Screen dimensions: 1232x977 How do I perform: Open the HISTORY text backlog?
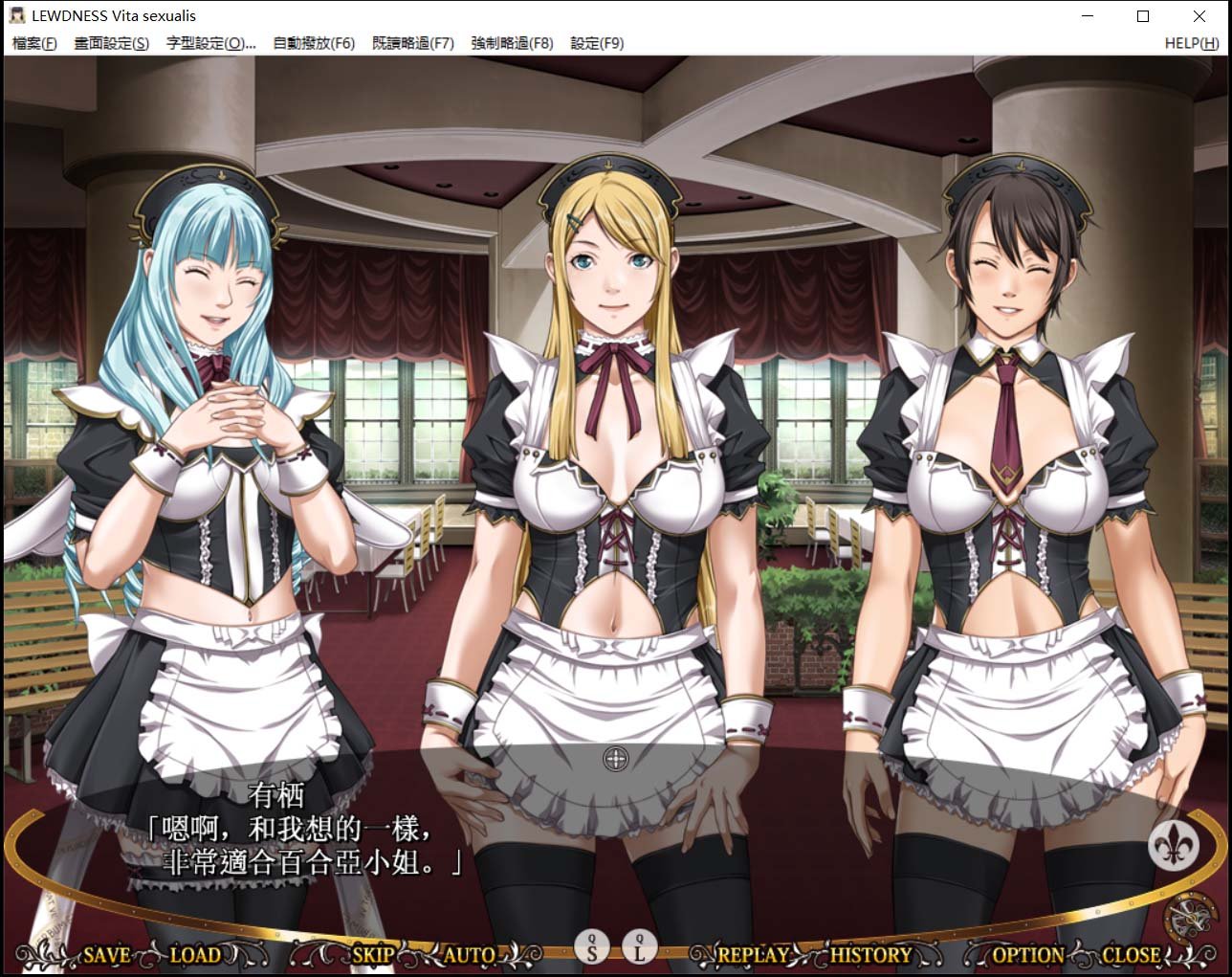click(x=870, y=954)
